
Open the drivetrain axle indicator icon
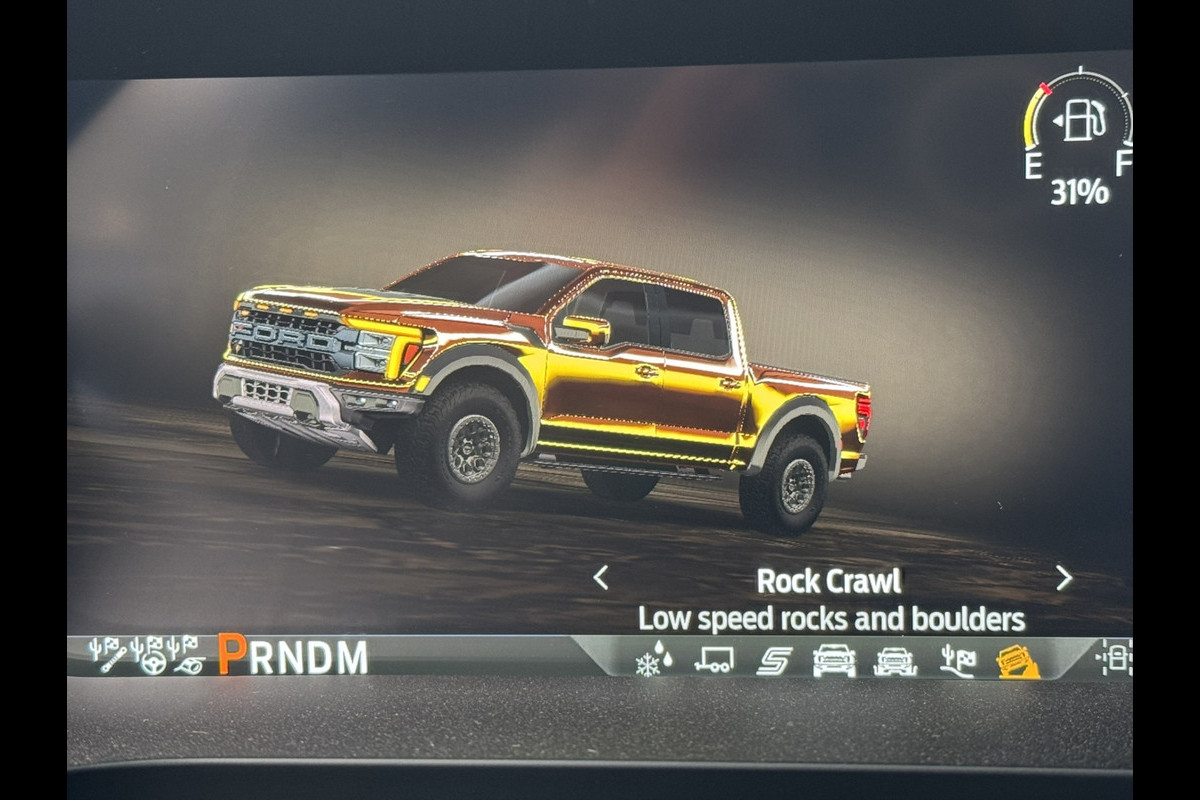click(1113, 657)
